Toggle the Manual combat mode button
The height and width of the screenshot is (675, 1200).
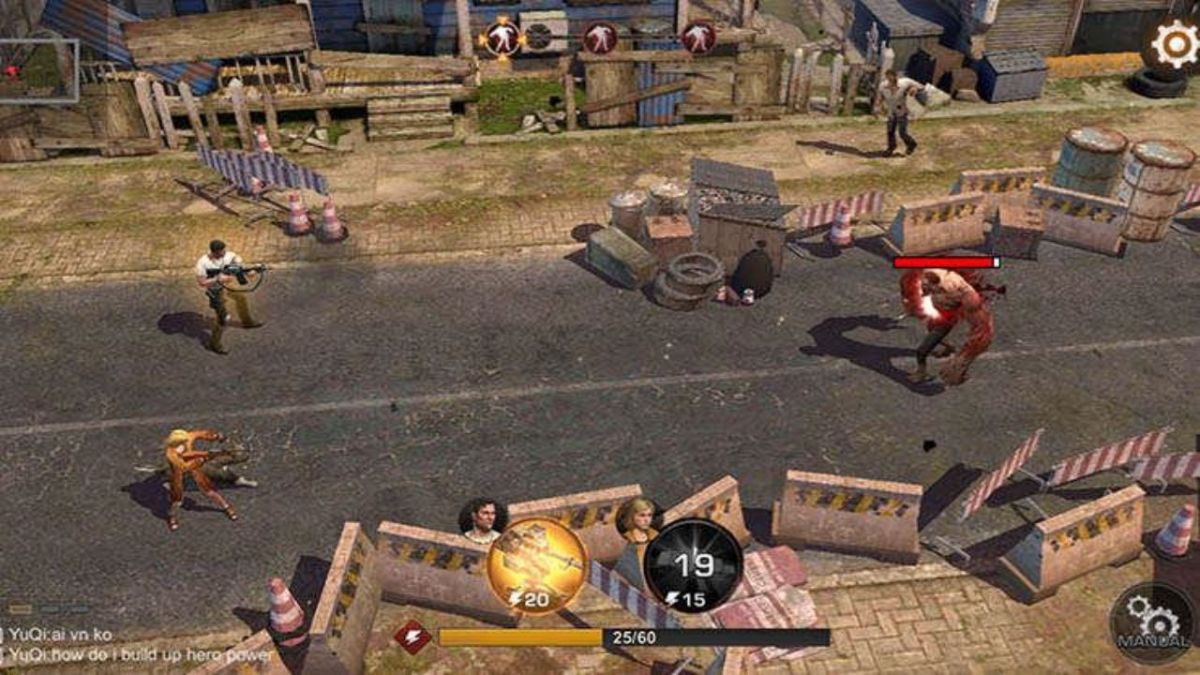pyautogui.click(x=1151, y=623)
